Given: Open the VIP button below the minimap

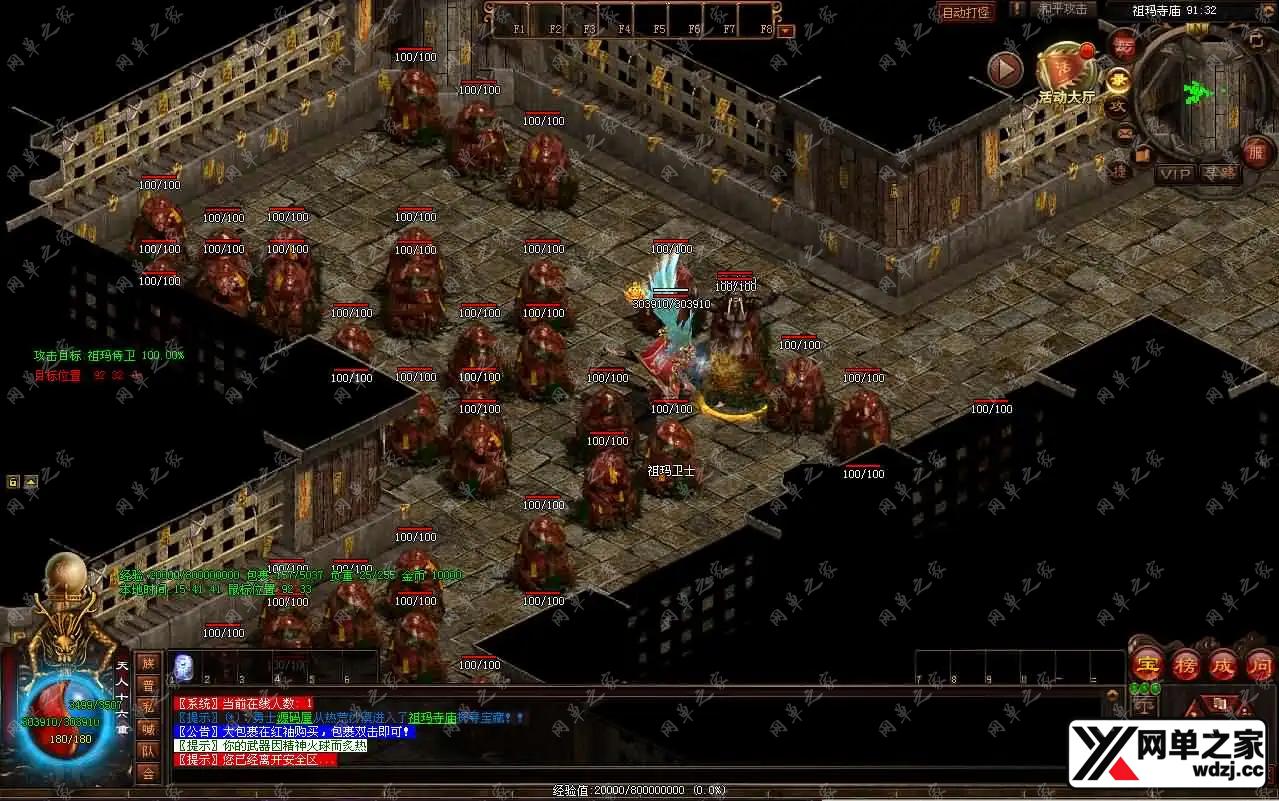Looking at the screenshot, I should tap(1175, 173).
